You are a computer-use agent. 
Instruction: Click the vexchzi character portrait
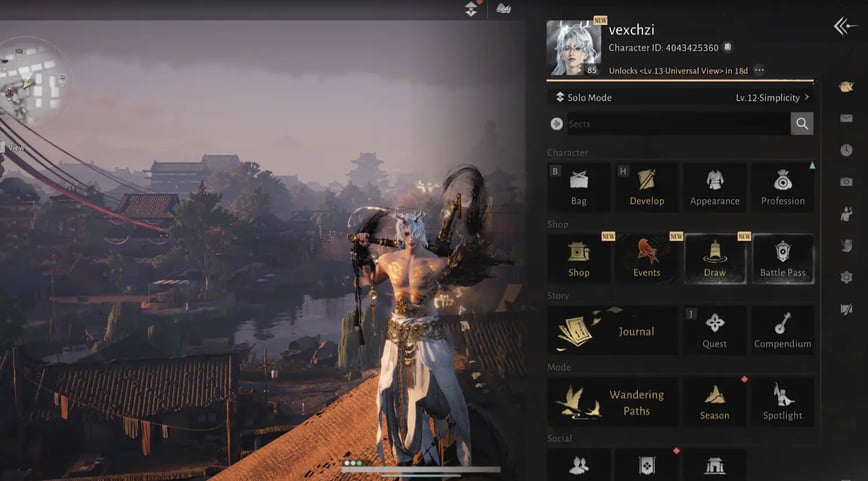coord(574,48)
